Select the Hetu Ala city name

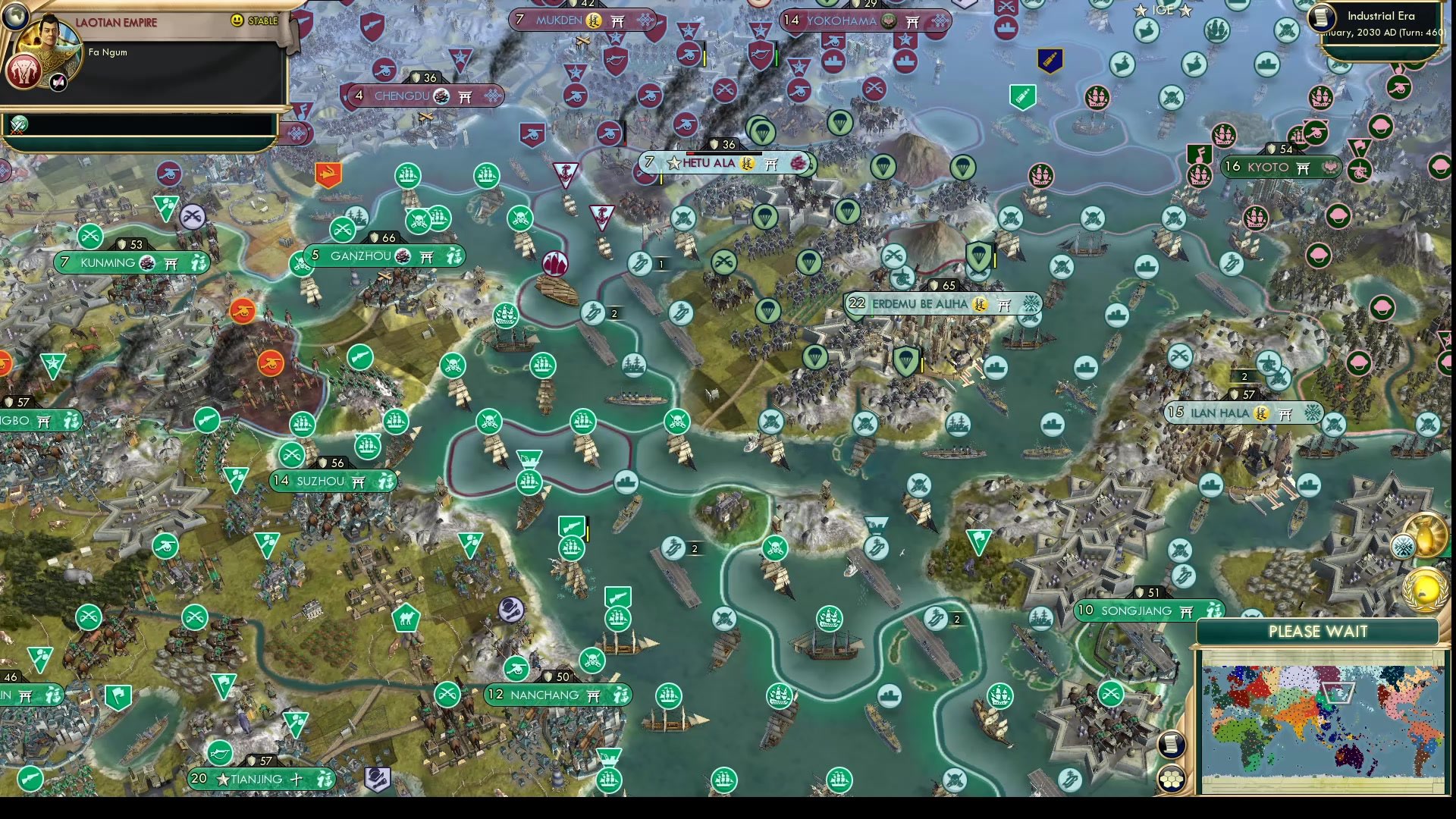pos(709,162)
